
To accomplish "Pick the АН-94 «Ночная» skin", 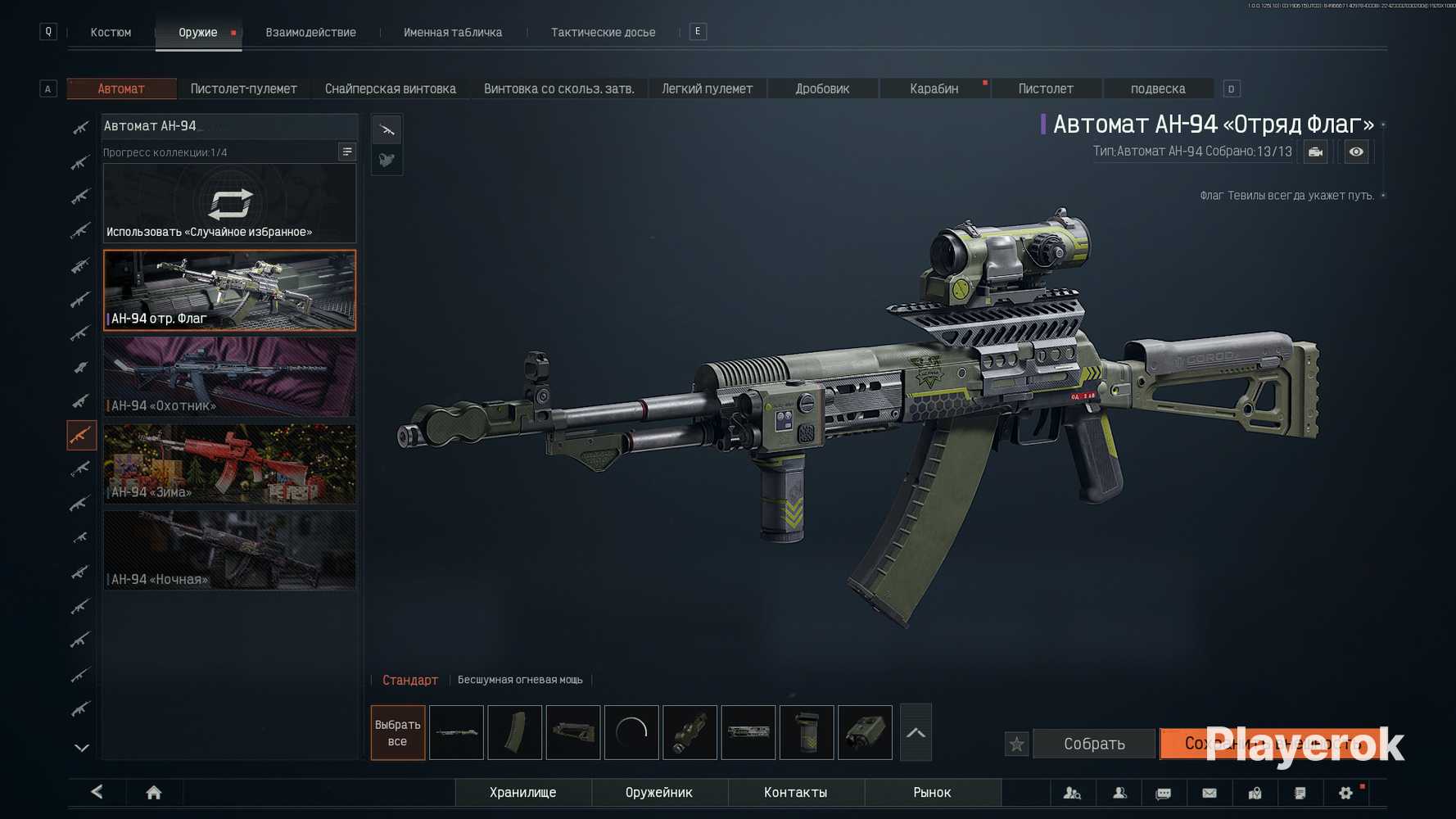I will pos(229,550).
